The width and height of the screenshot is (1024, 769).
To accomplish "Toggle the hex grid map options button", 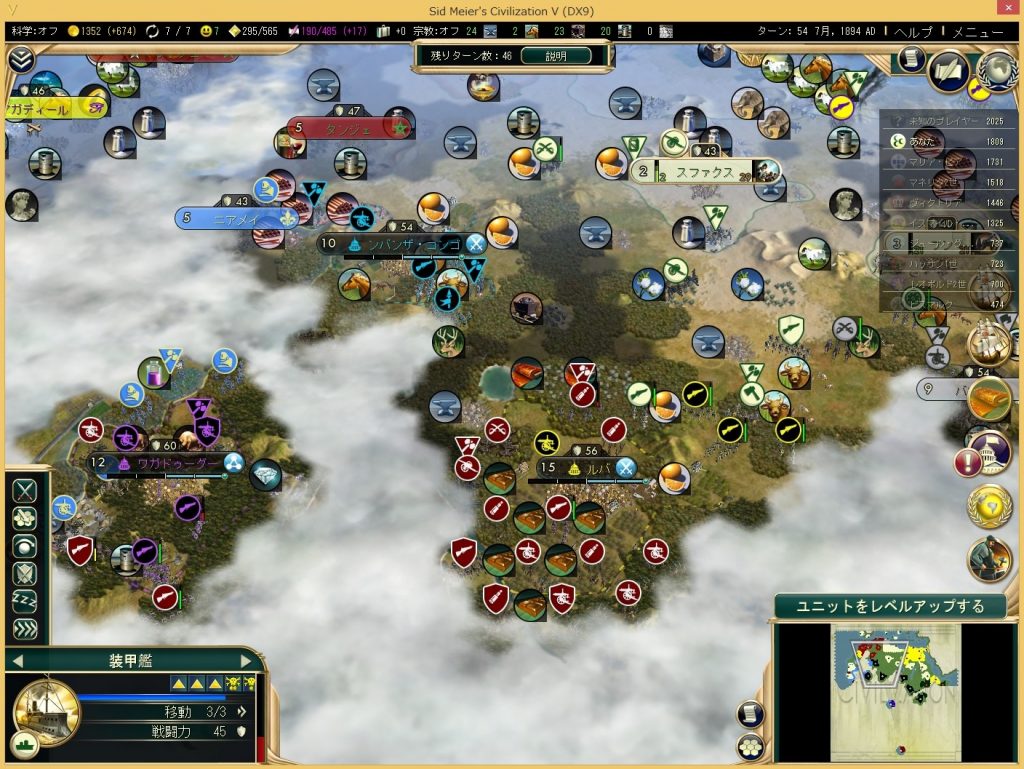I will click(750, 746).
